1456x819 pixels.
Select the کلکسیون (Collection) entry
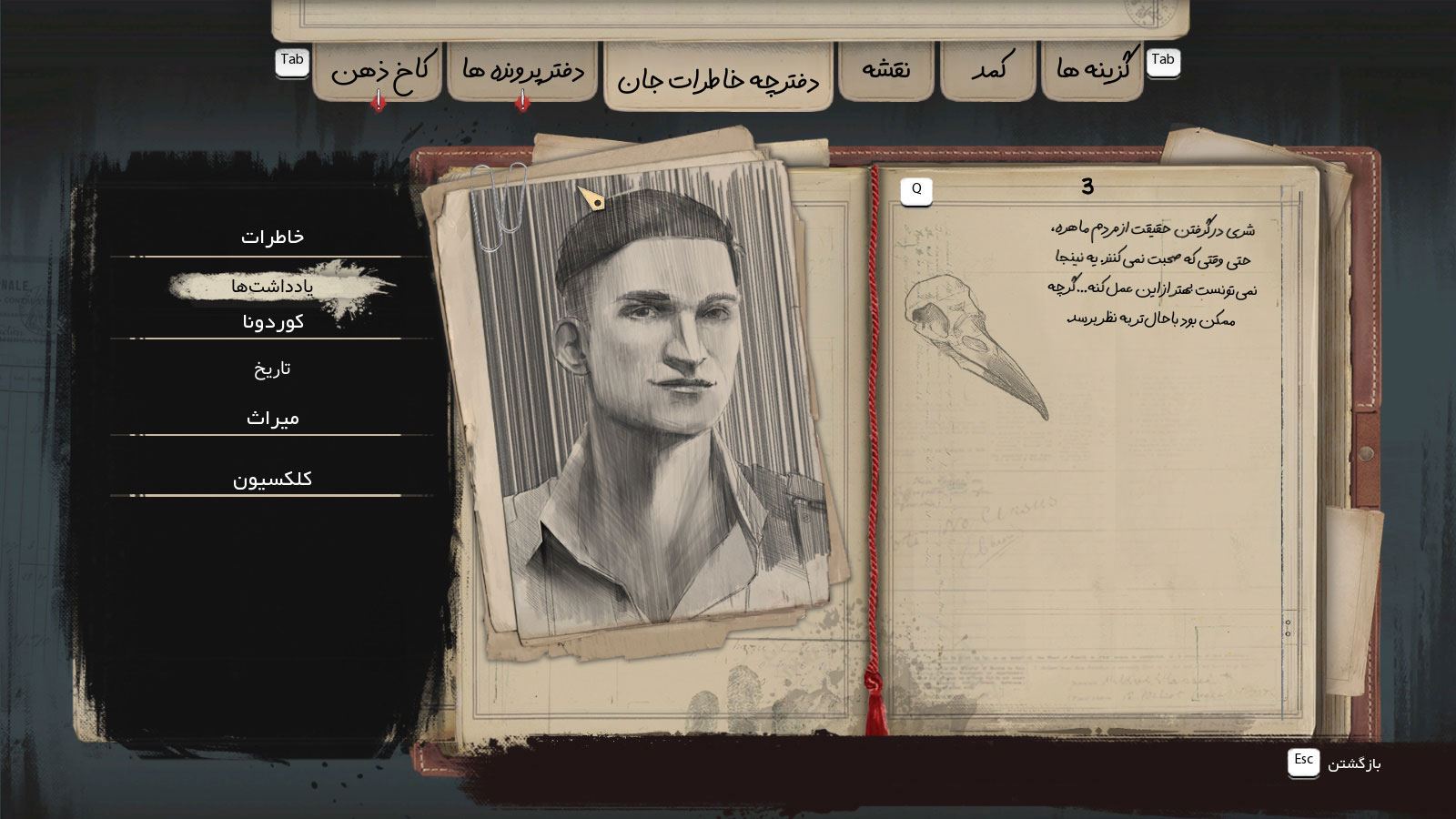pos(272,479)
